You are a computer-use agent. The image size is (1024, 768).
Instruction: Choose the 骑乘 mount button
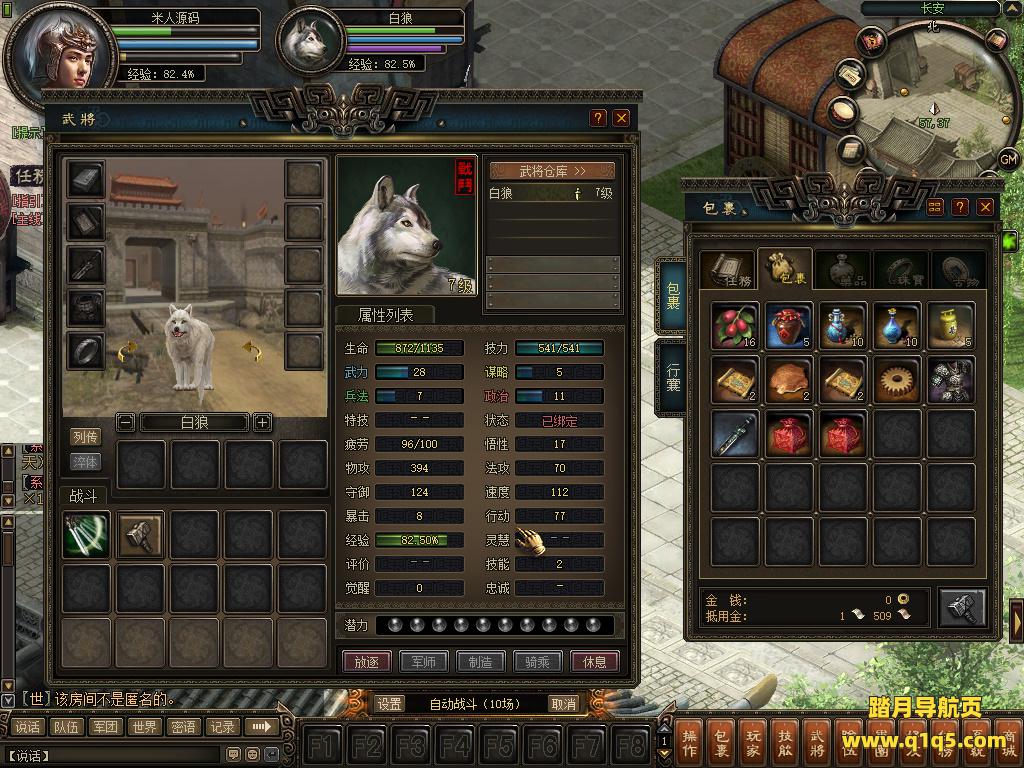tap(537, 661)
